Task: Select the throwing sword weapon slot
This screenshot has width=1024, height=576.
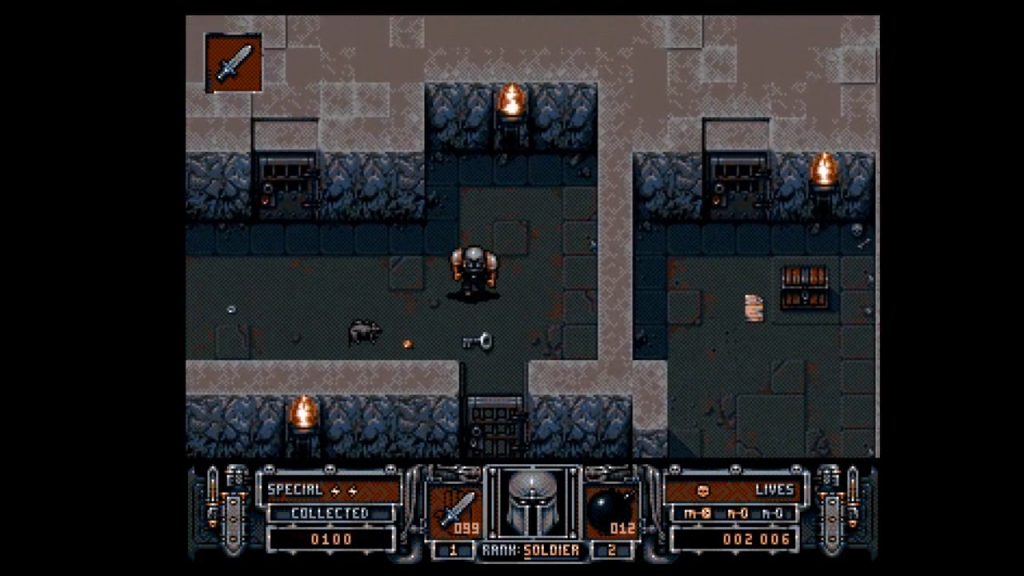Action: coord(454,507)
